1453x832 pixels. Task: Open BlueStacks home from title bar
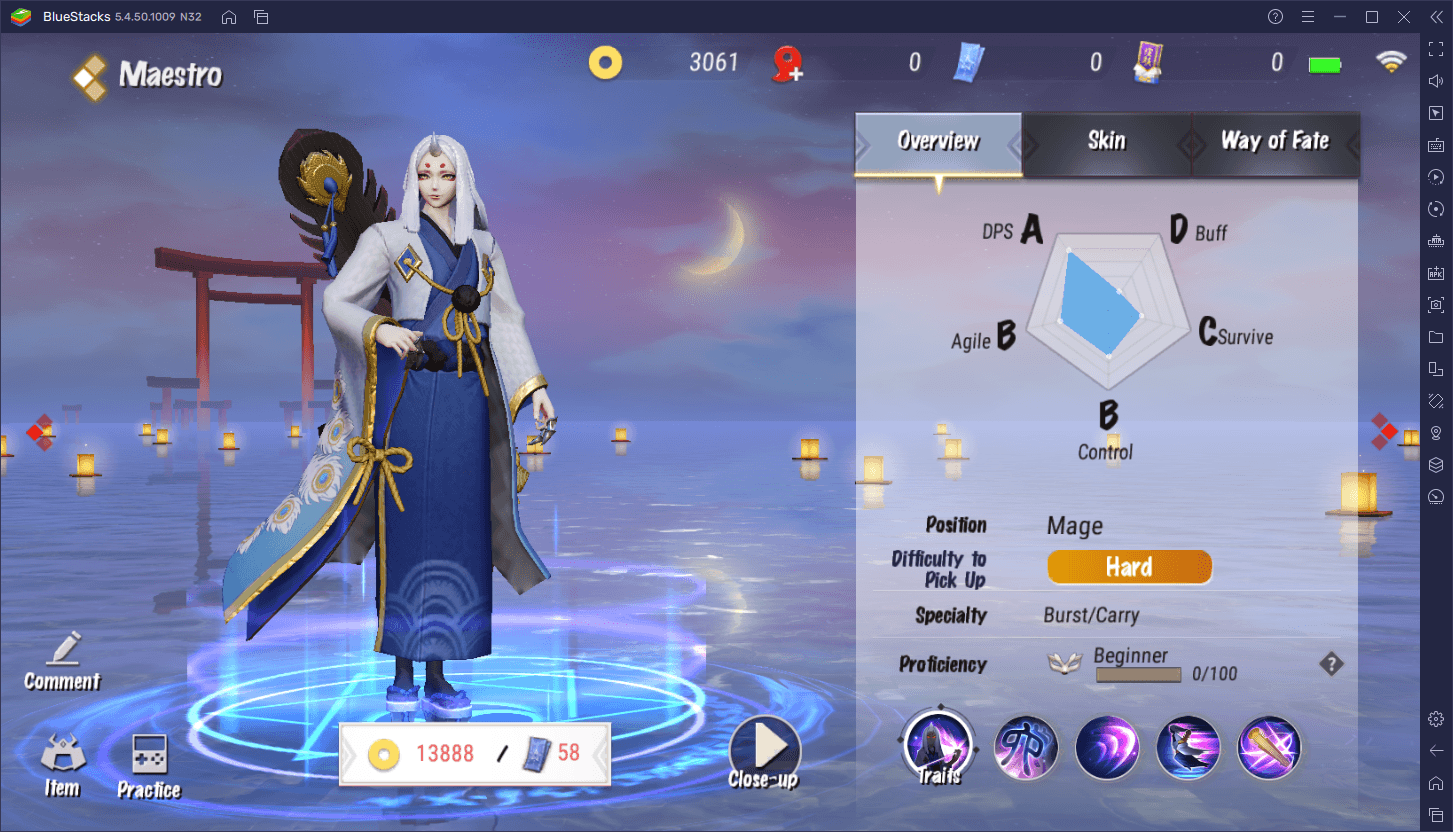[x=229, y=17]
